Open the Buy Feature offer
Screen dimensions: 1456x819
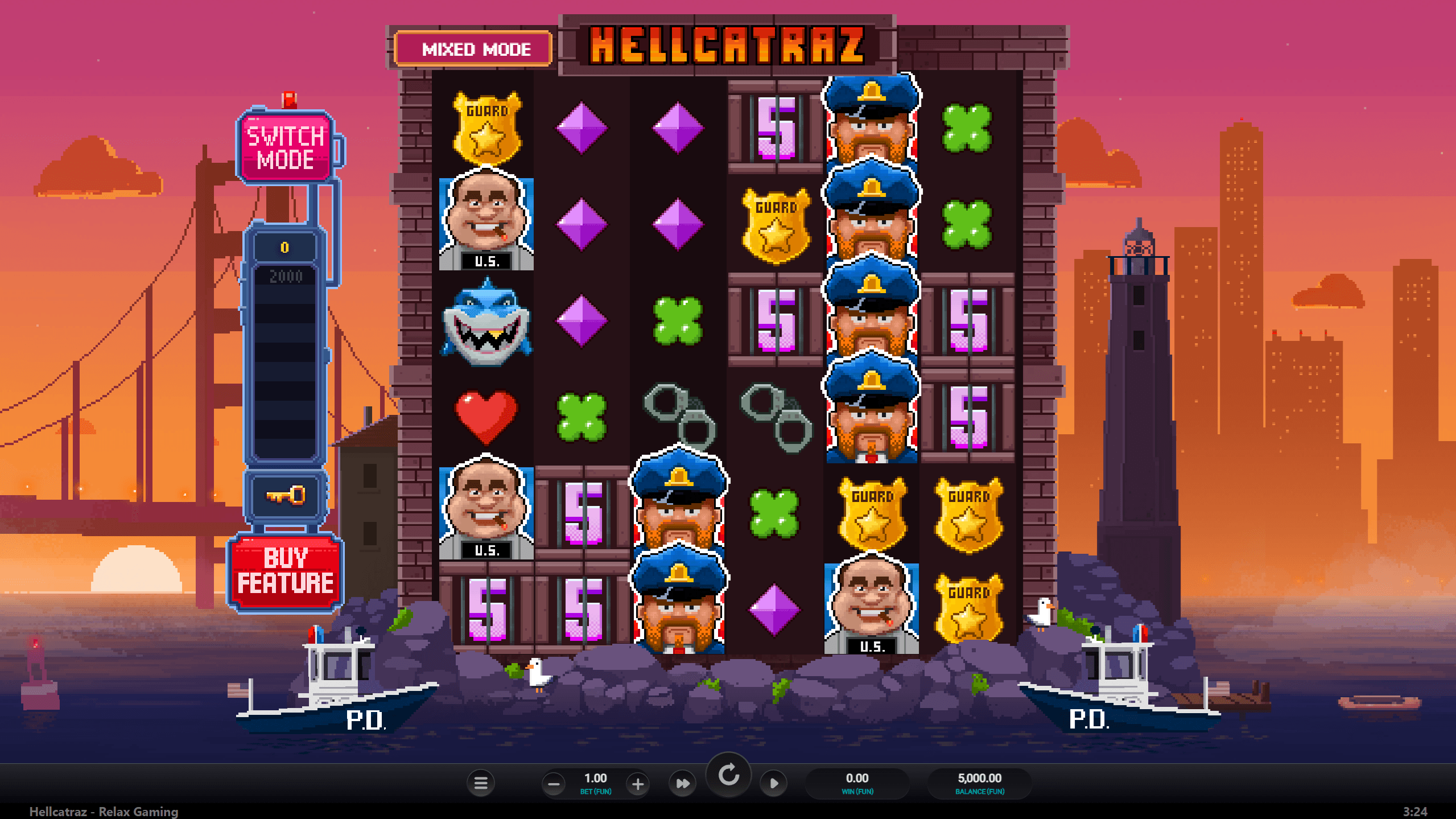point(286,571)
